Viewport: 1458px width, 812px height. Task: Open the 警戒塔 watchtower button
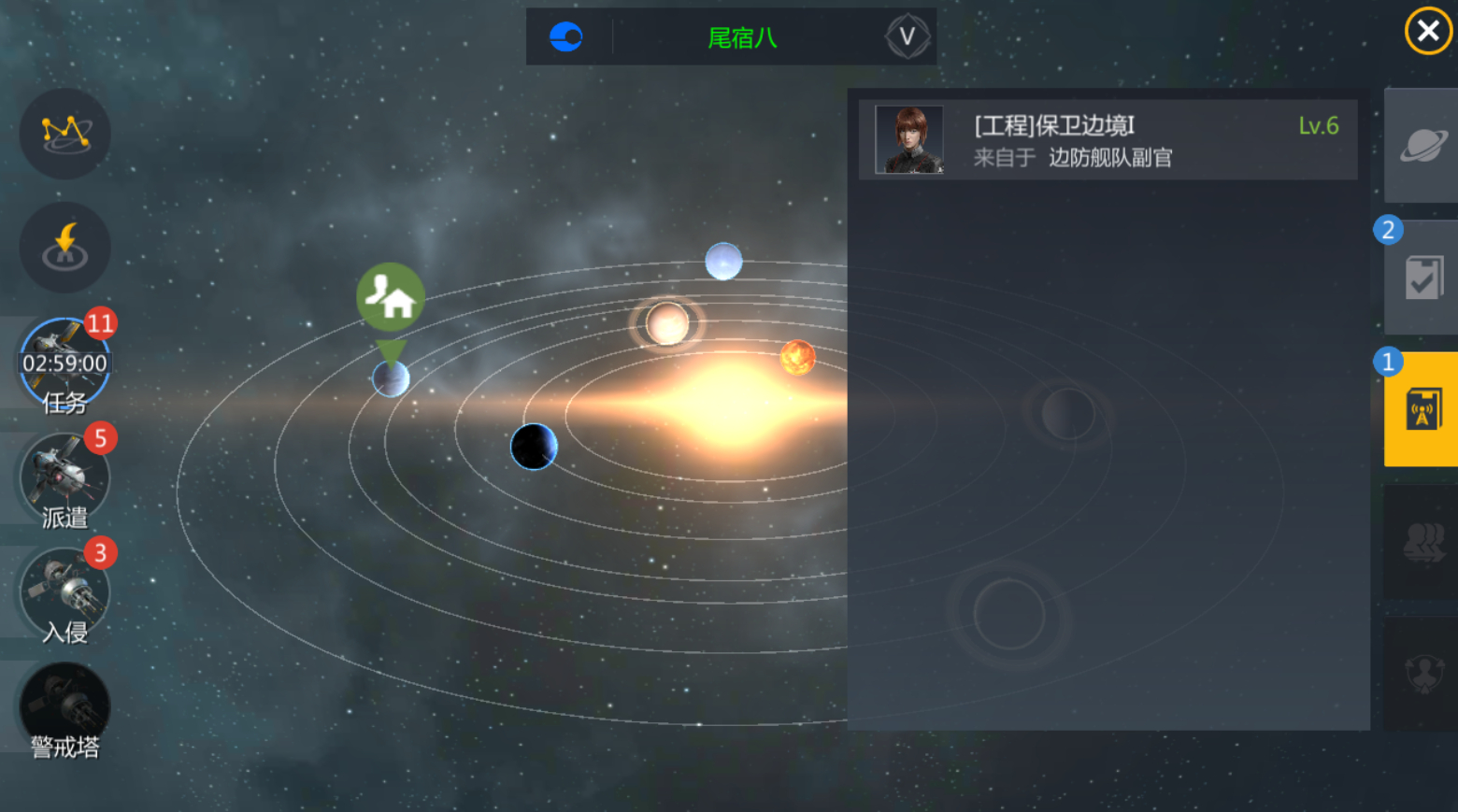(x=65, y=710)
